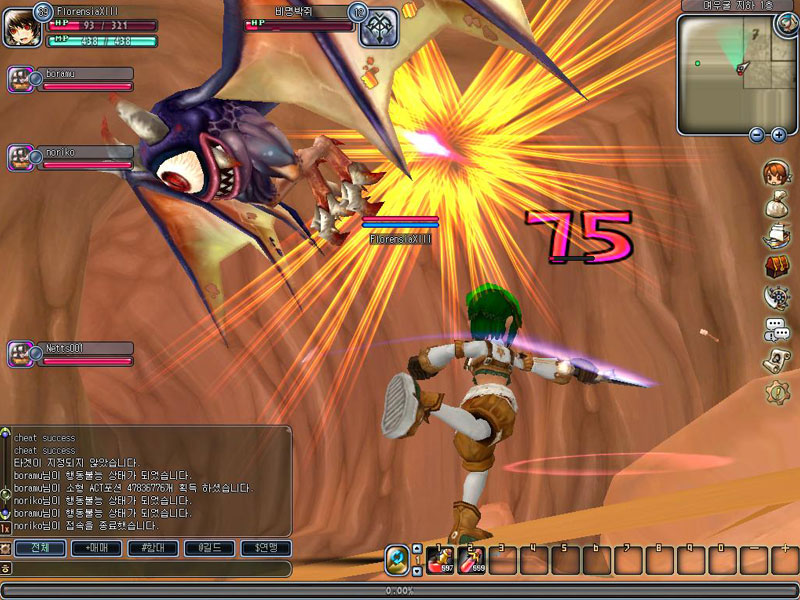Switch to the +매매 trade chat tab

point(98,548)
